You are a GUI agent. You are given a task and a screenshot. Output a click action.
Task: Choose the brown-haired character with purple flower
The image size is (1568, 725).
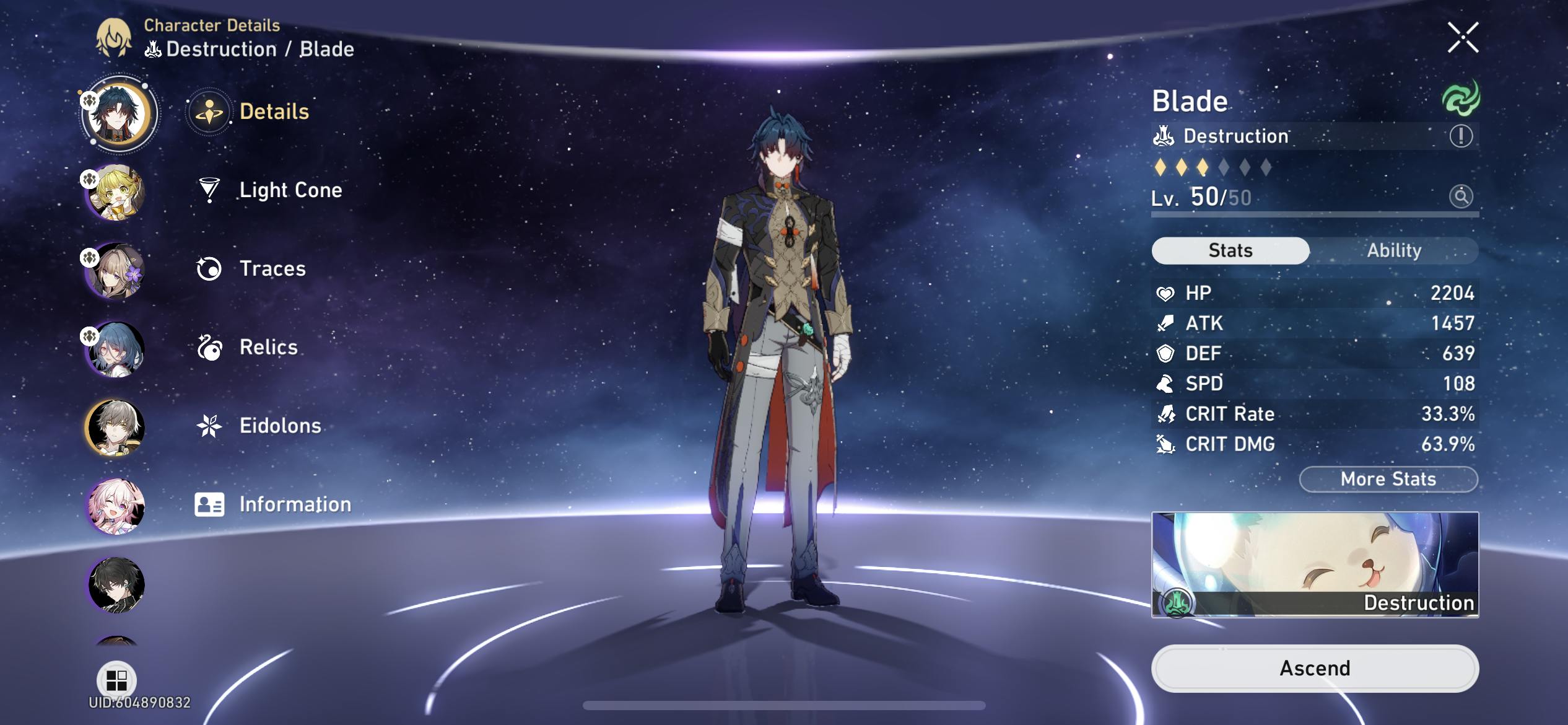(x=116, y=271)
